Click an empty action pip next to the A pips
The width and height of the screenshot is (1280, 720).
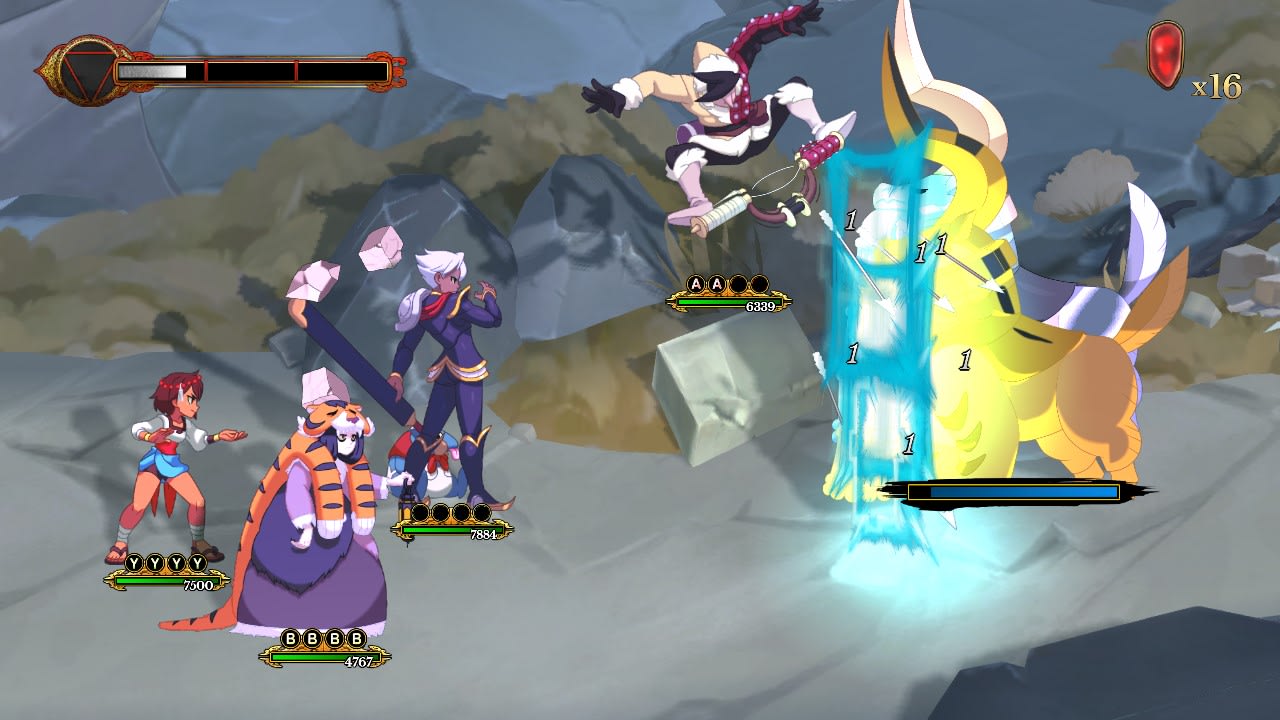point(739,283)
